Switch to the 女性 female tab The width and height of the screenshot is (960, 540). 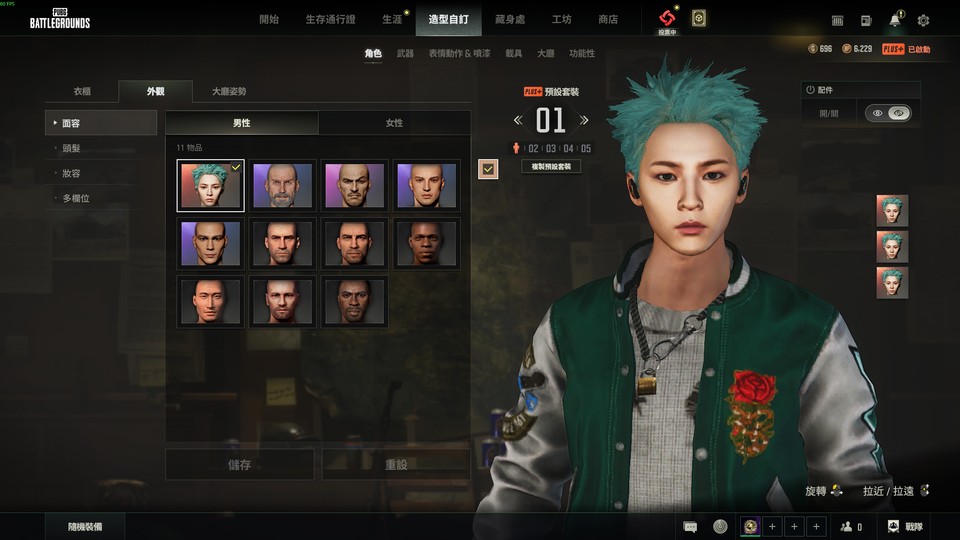tap(394, 123)
